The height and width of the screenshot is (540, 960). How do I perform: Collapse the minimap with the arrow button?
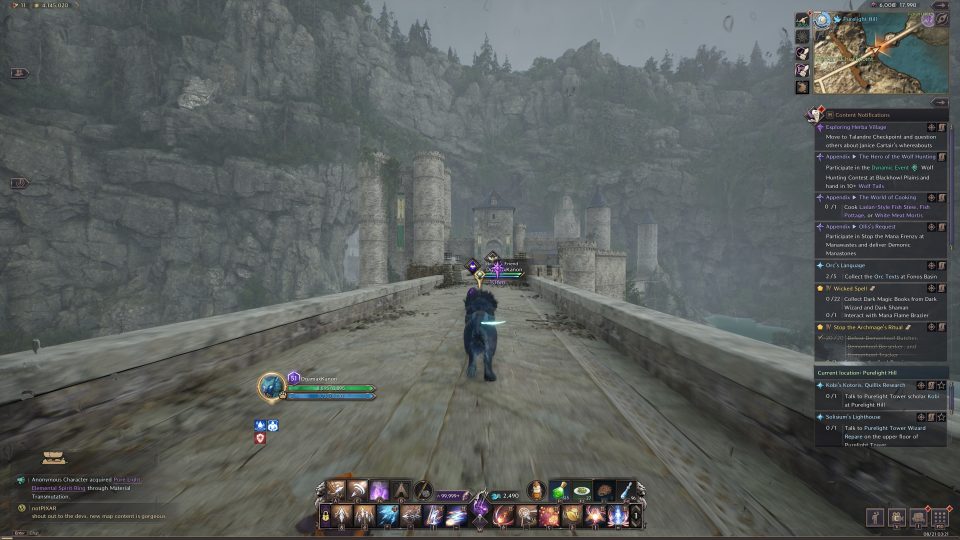click(x=939, y=102)
